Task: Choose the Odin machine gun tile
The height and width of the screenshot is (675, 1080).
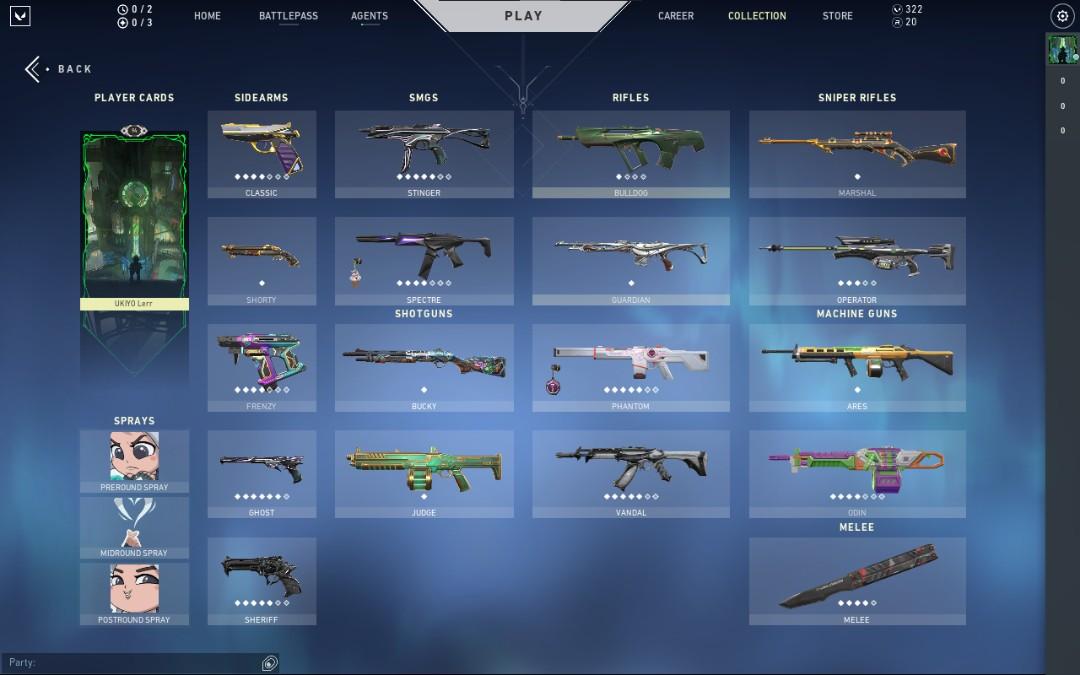Action: (857, 474)
